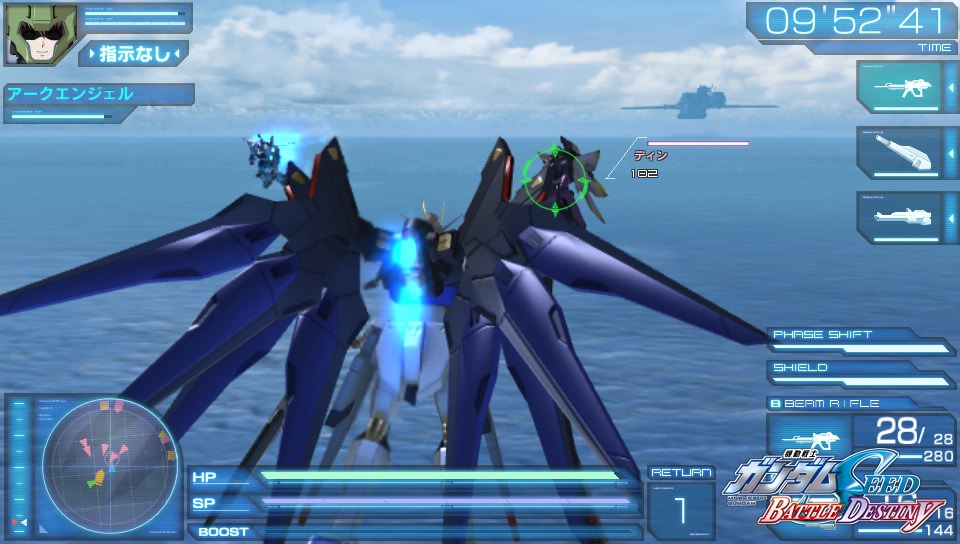Choose the bazooka cannon weapon slot
The image size is (960, 544).
pyautogui.click(x=898, y=153)
